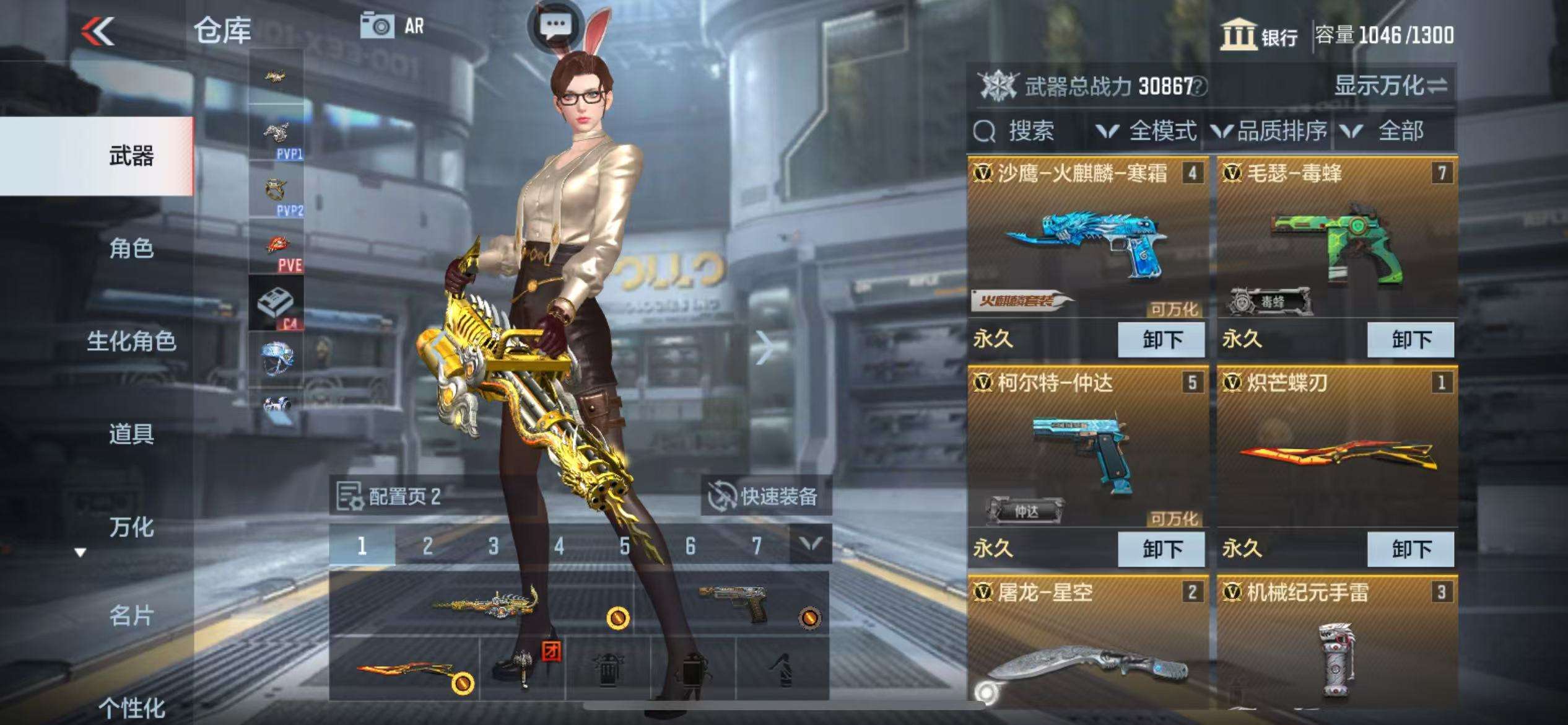This screenshot has height=725, width=1568.
Task: Open the 品质排序 sort dropdown
Action: click(1270, 131)
